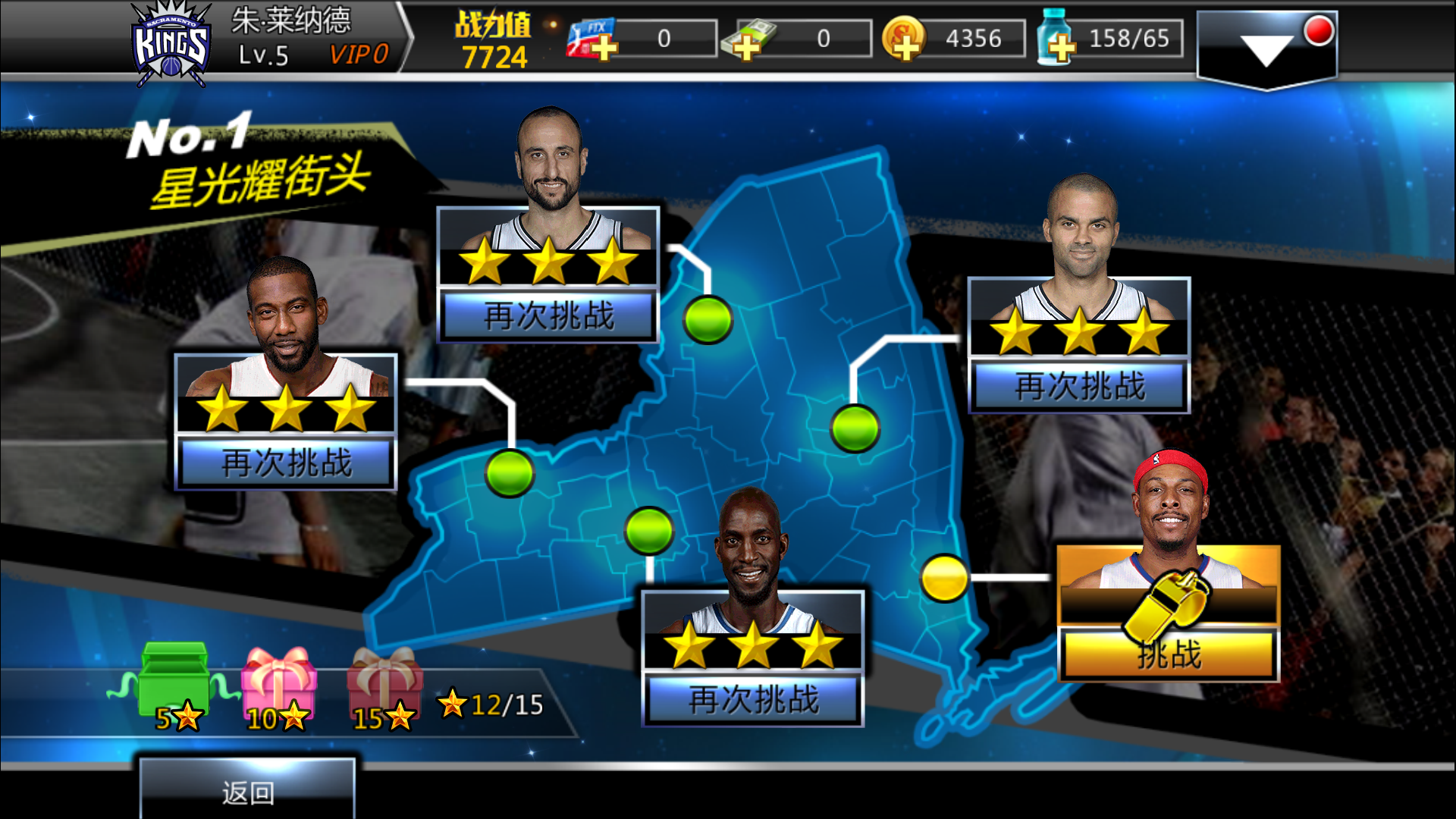Click the yellow 挑战 challenge button
Viewport: 1456px width, 819px height.
click(1169, 654)
